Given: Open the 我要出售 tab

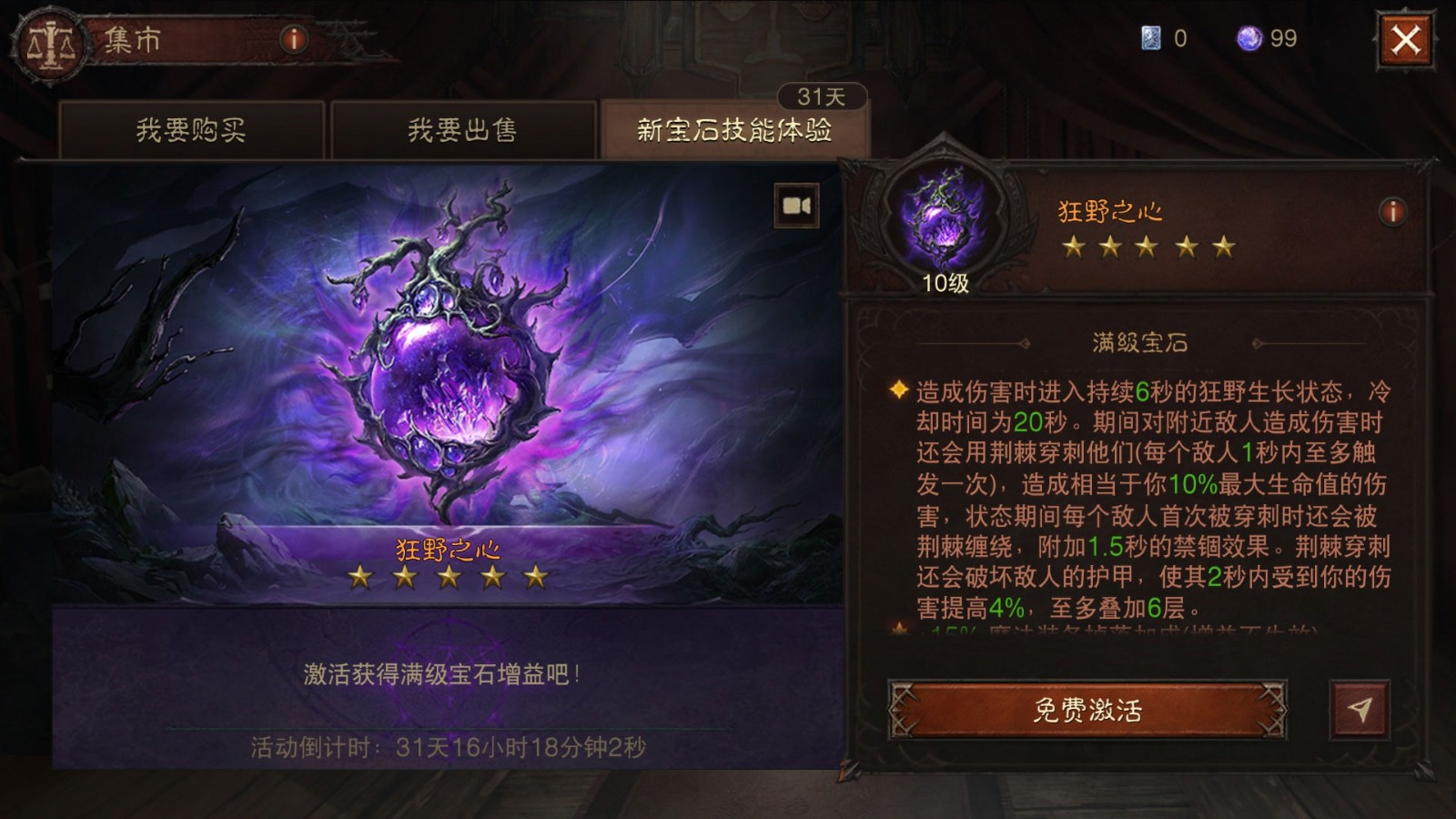Looking at the screenshot, I should coord(464,130).
